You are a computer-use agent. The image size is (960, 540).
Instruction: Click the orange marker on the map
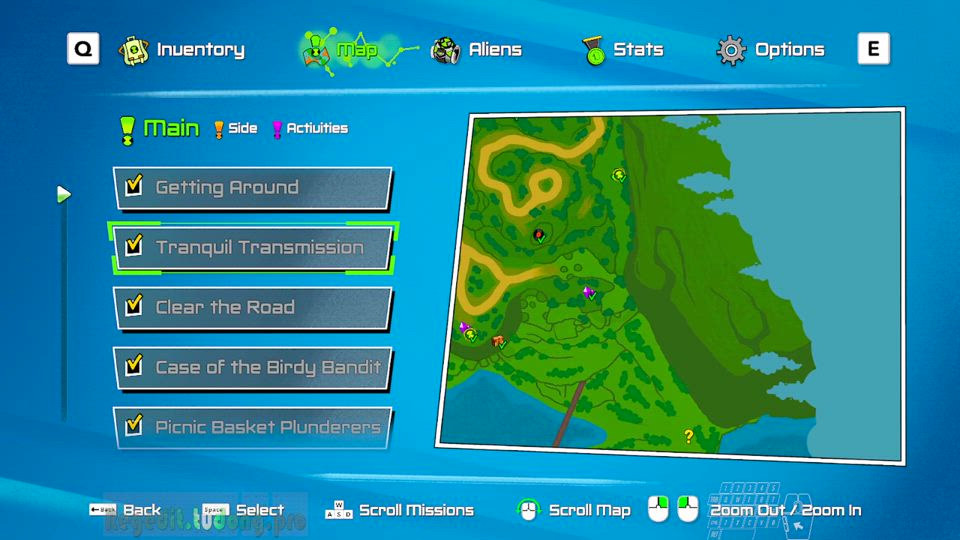(x=497, y=342)
